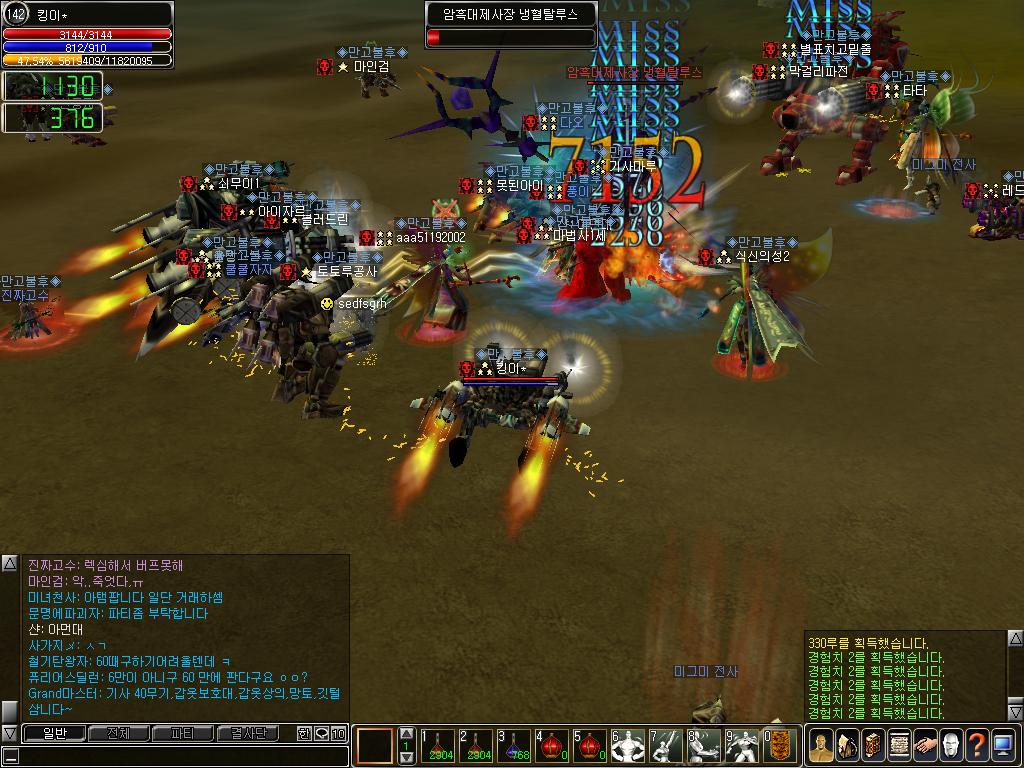
Task: Switch to the 일반 chat tab
Action: 54,733
